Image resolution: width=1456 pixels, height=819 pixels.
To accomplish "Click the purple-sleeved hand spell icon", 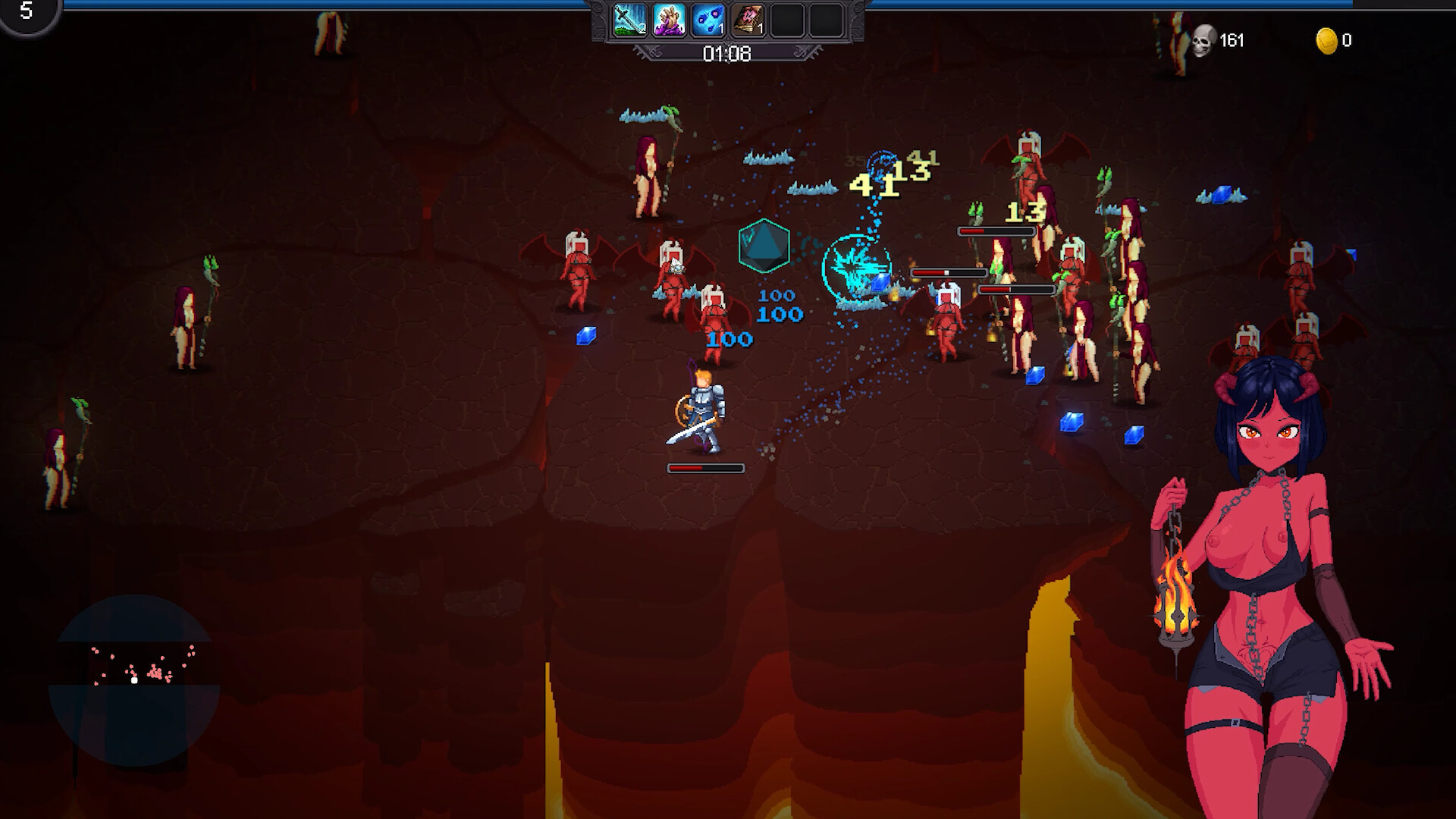I will click(669, 20).
